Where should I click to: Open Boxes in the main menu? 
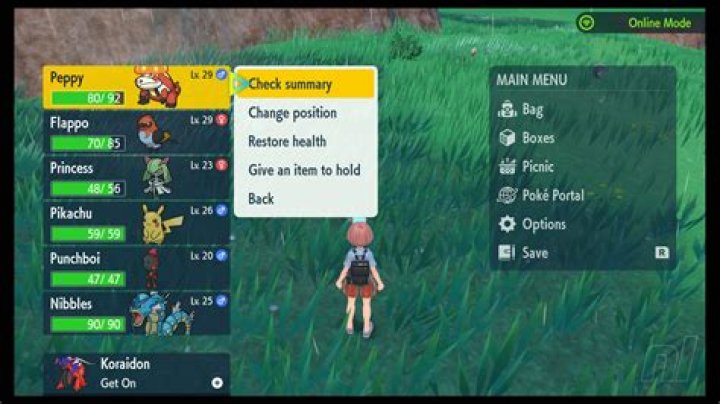tap(539, 138)
